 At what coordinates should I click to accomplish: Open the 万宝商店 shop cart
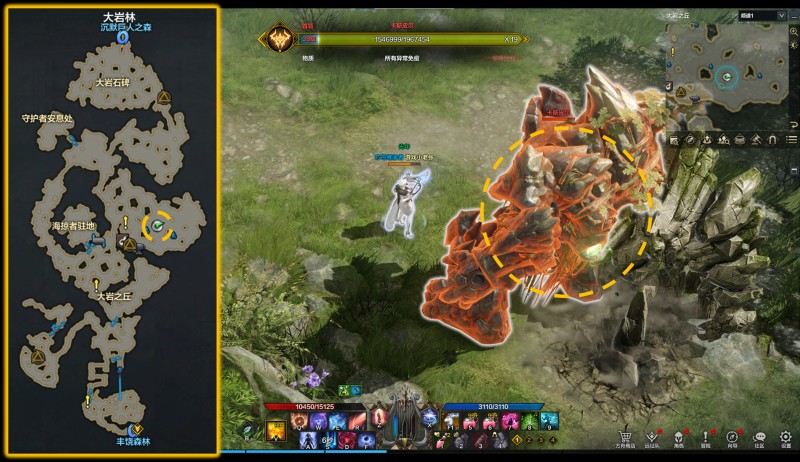click(625, 436)
